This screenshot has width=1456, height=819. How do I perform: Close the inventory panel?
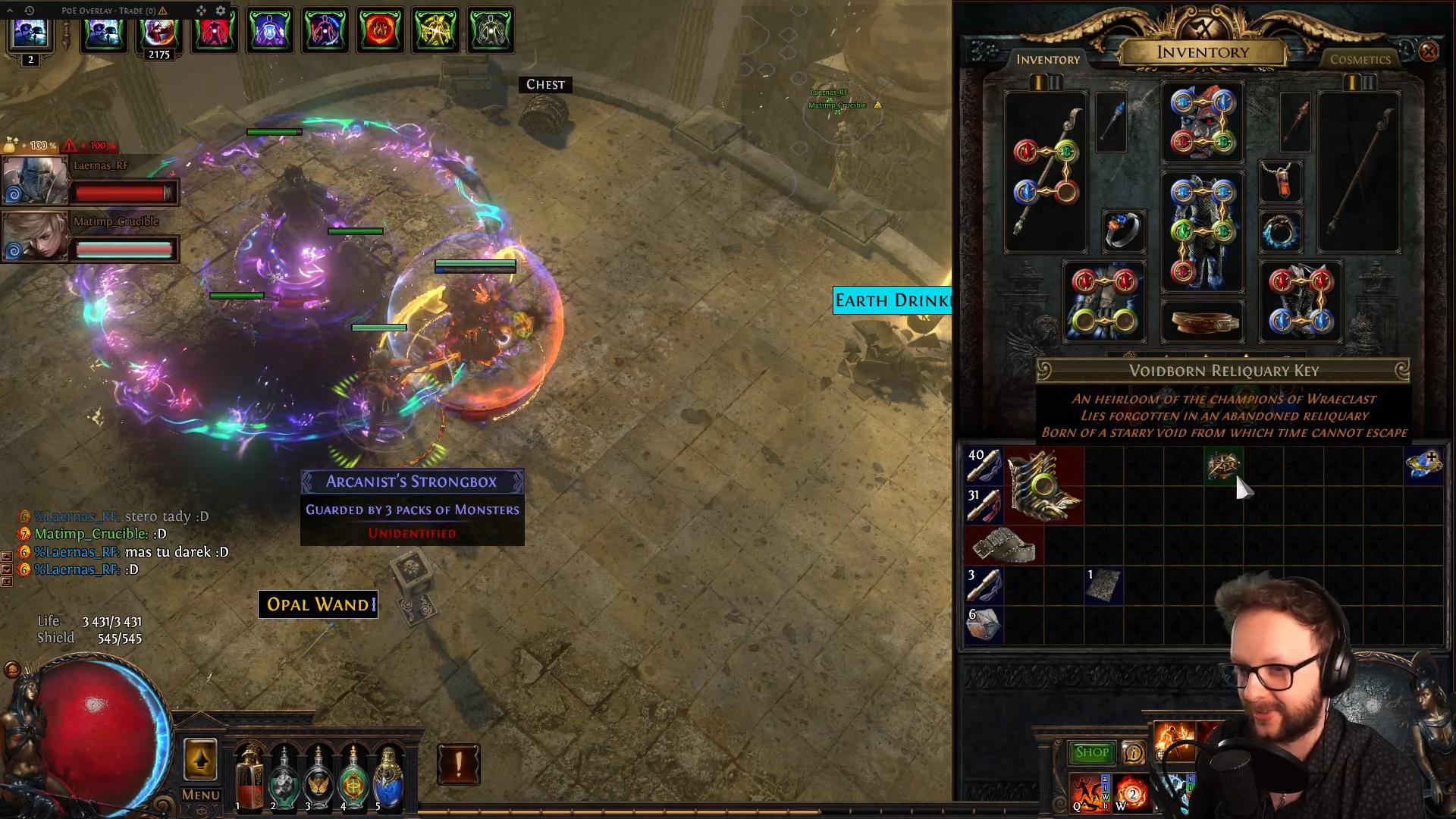pos(1428,52)
